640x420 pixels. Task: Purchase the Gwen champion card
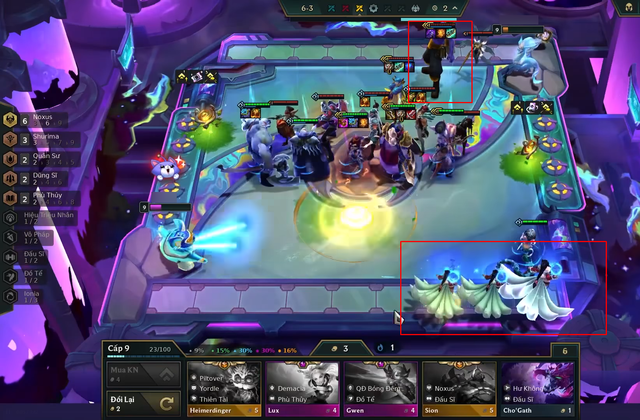pyautogui.click(x=381, y=387)
